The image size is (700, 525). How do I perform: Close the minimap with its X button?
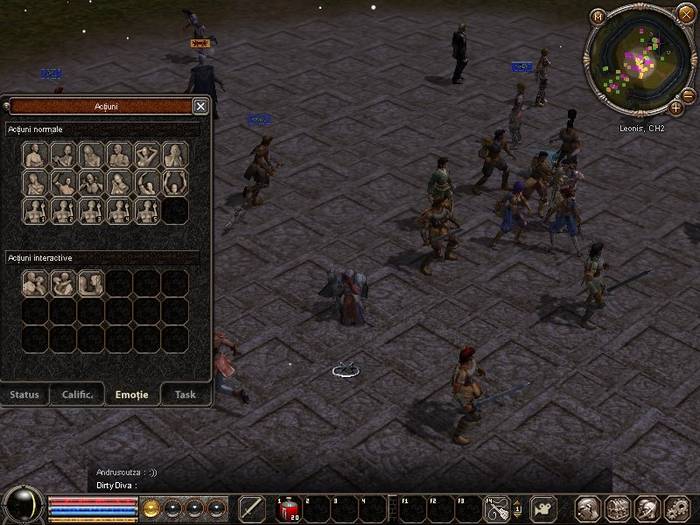click(x=685, y=12)
